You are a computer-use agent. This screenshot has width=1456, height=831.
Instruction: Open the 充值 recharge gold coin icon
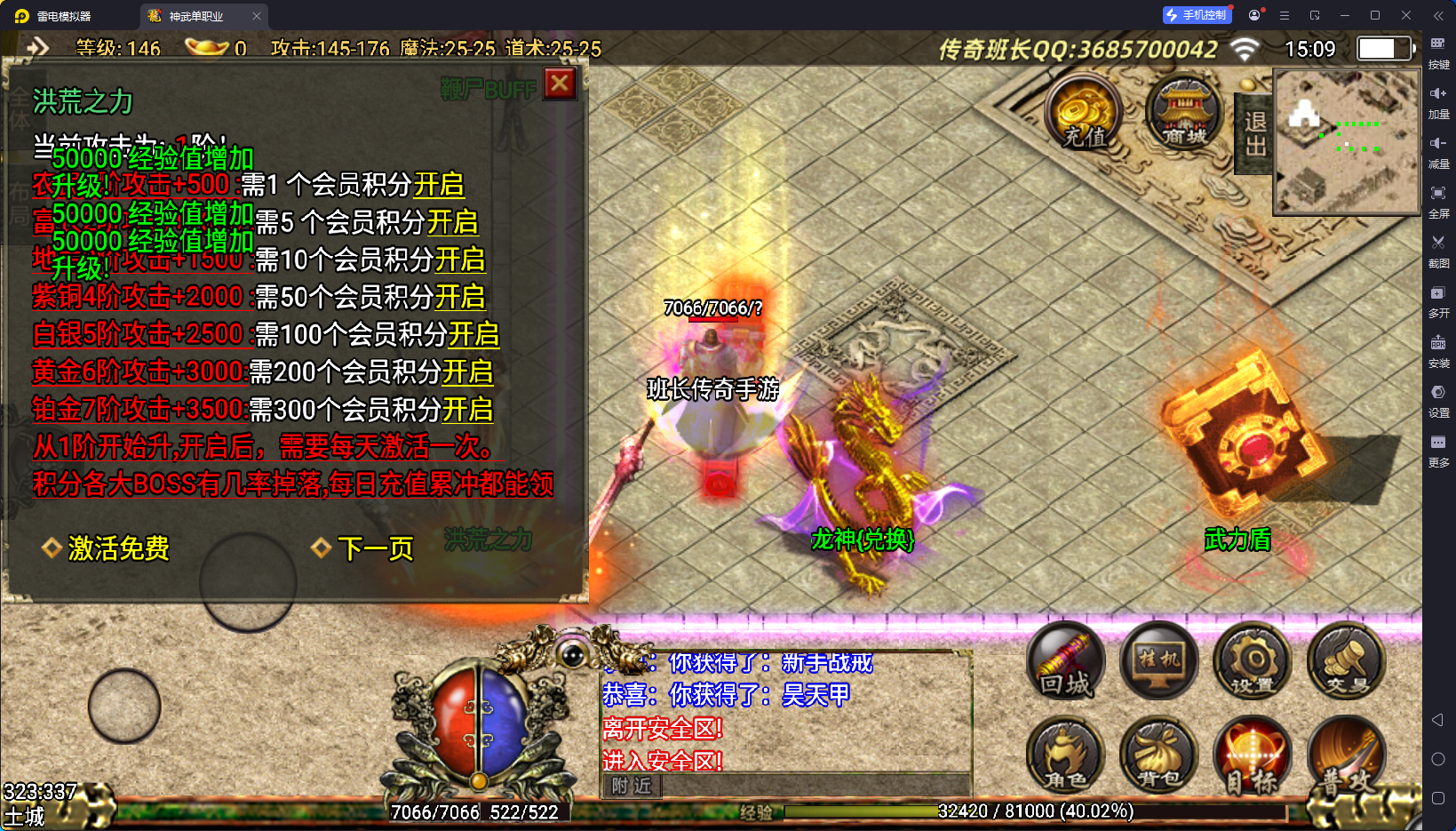pyautogui.click(x=1083, y=113)
